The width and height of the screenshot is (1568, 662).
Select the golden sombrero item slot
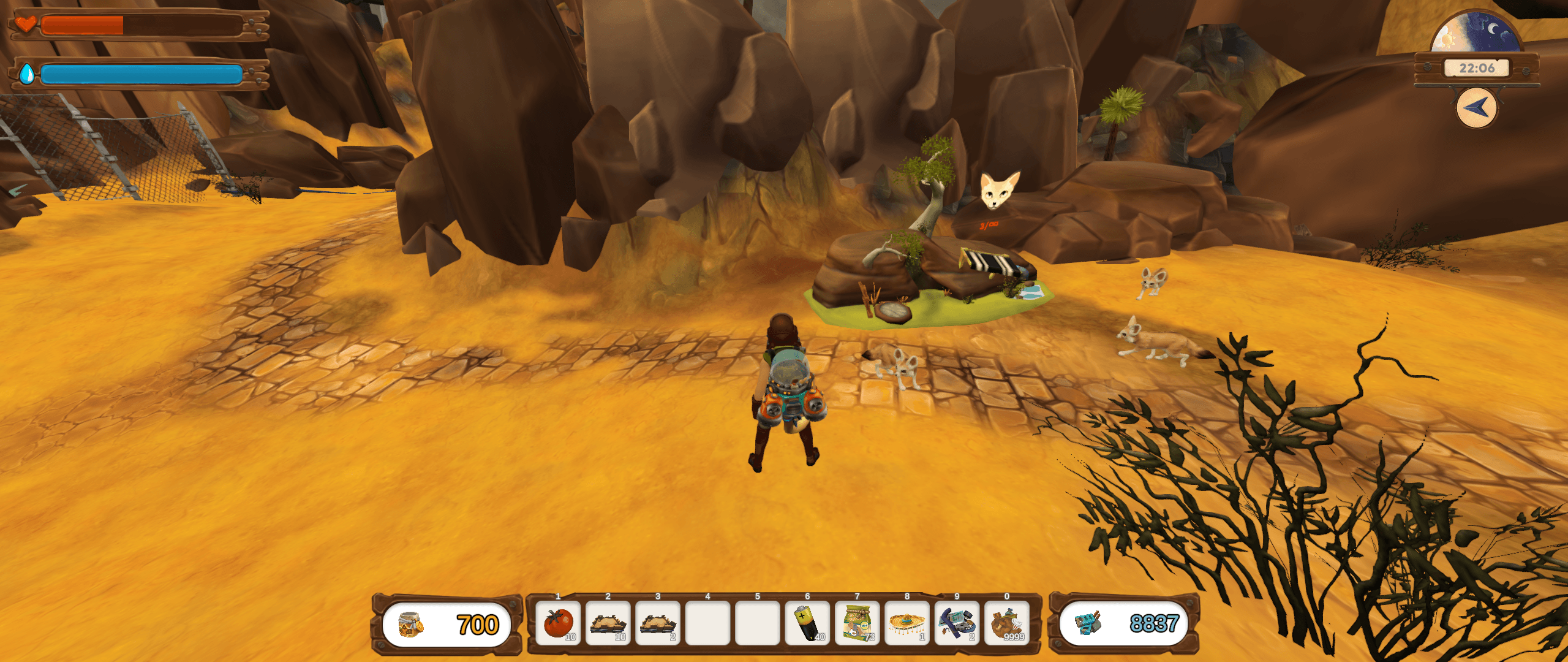tap(907, 623)
